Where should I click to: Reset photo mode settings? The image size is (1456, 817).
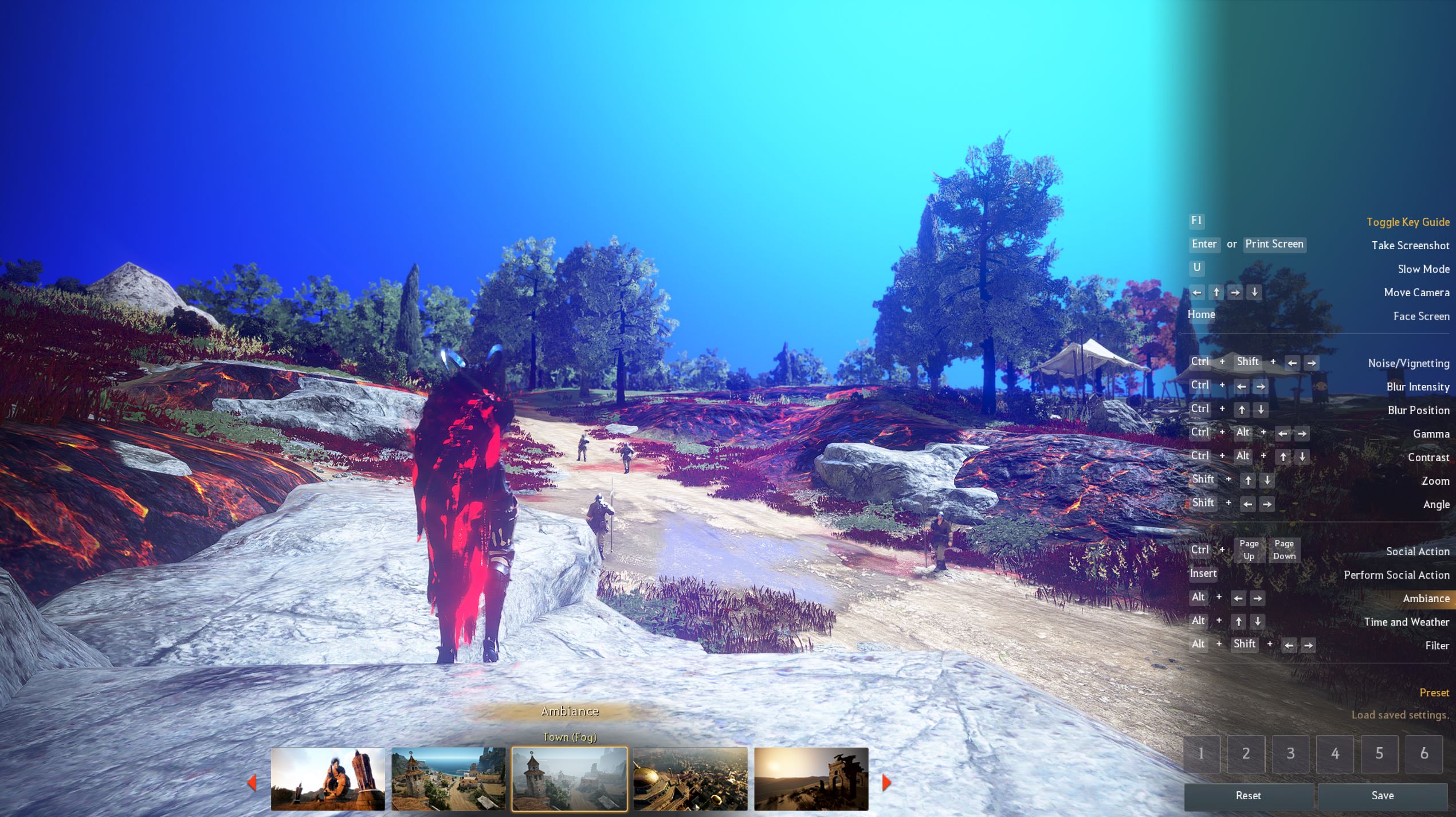coord(1248,795)
